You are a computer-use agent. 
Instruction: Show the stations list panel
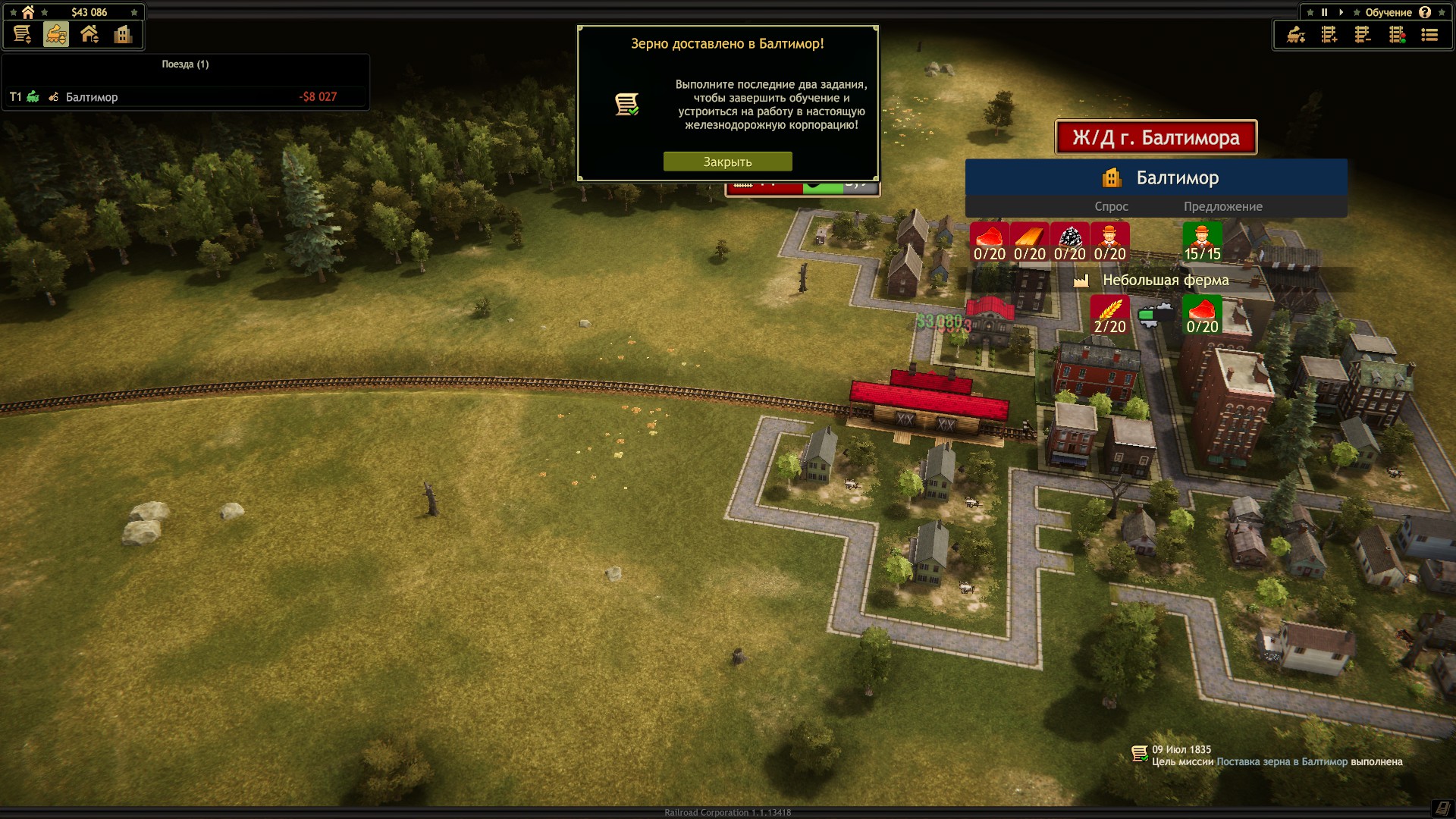pos(89,34)
